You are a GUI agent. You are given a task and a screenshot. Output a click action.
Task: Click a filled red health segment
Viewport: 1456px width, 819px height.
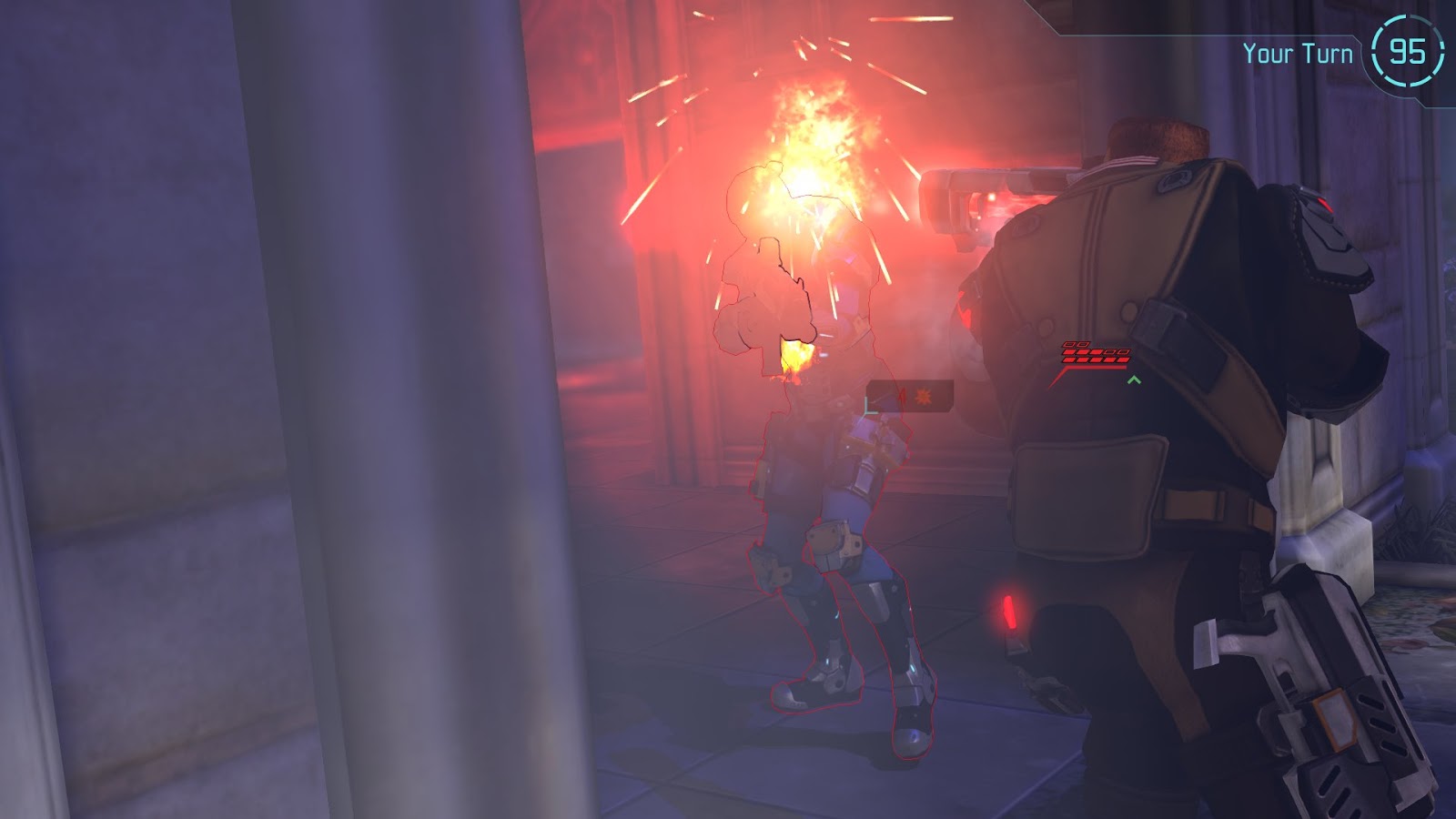click(x=1083, y=359)
